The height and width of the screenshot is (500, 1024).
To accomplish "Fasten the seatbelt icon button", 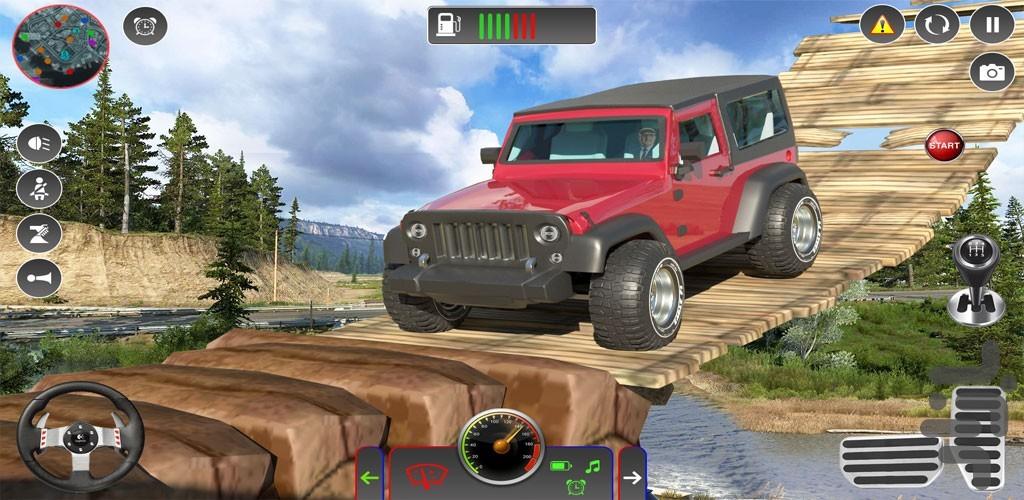I will 39,188.
